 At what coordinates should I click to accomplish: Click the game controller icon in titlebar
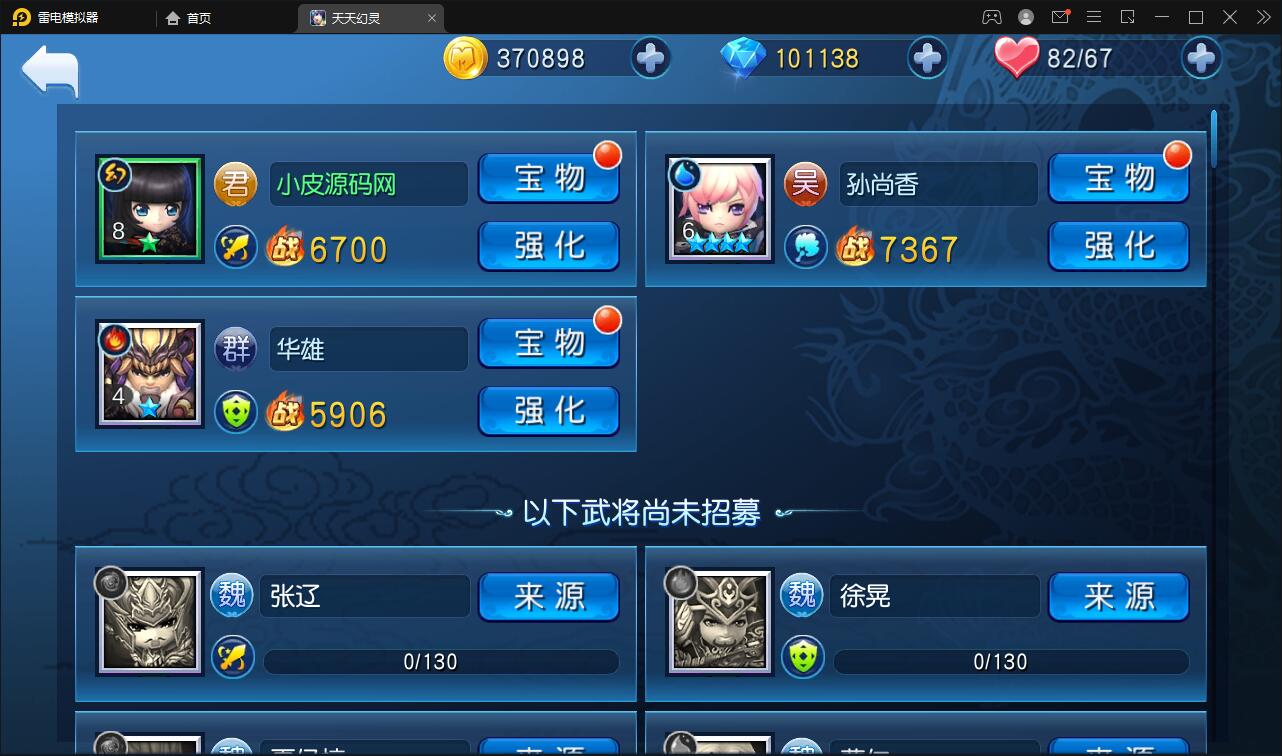pyautogui.click(x=991, y=16)
